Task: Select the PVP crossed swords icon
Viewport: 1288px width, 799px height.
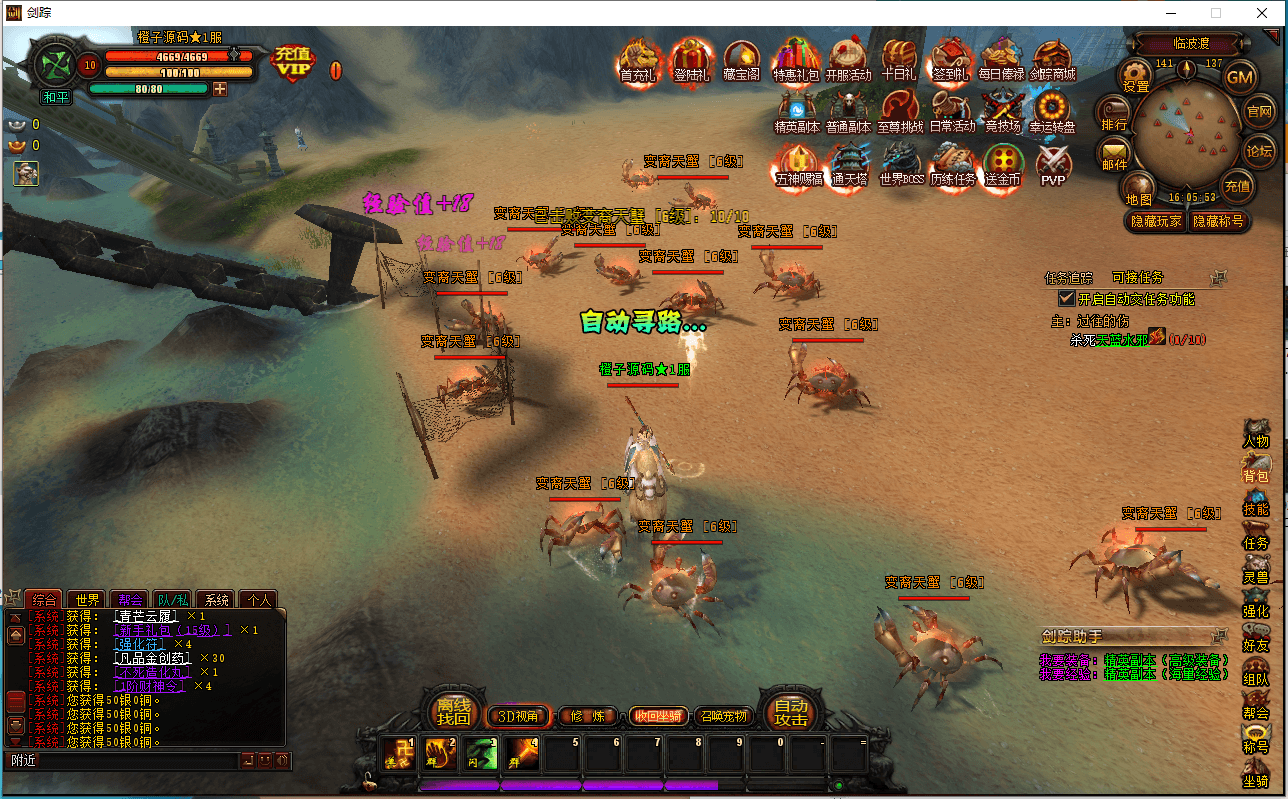Action: tap(1053, 165)
